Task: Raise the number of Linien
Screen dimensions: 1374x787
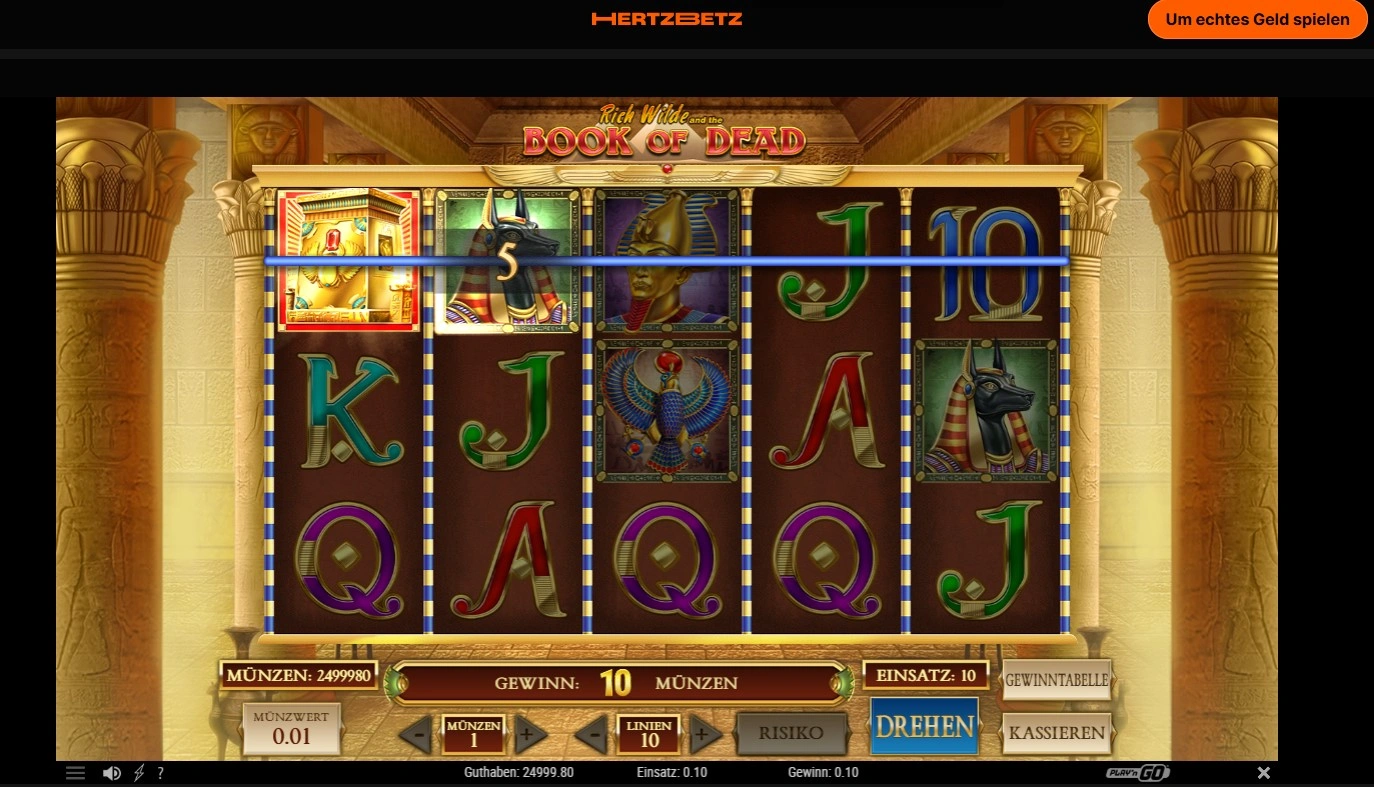Action: coord(704,736)
